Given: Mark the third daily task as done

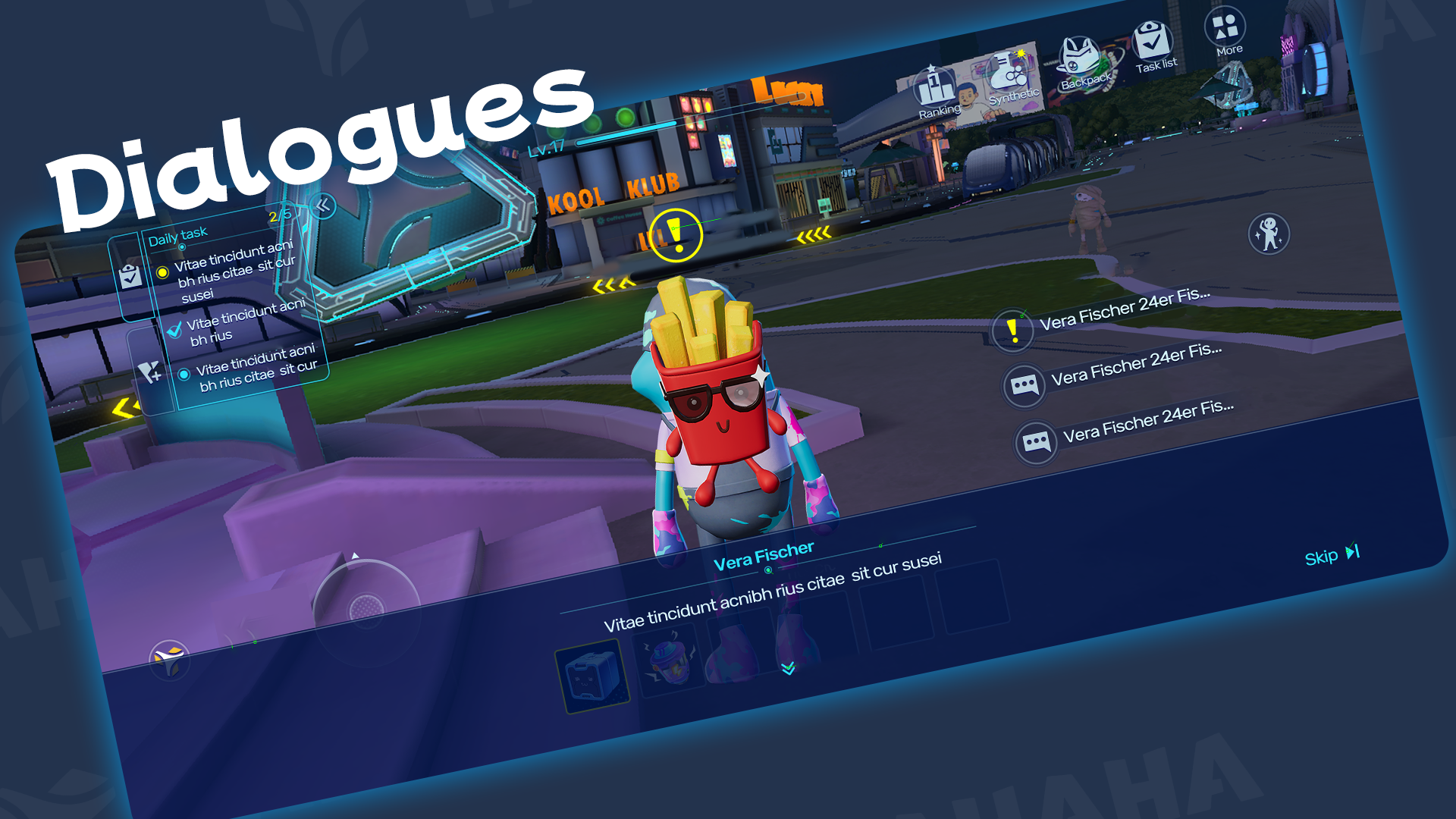Looking at the screenshot, I should pyautogui.click(x=184, y=374).
